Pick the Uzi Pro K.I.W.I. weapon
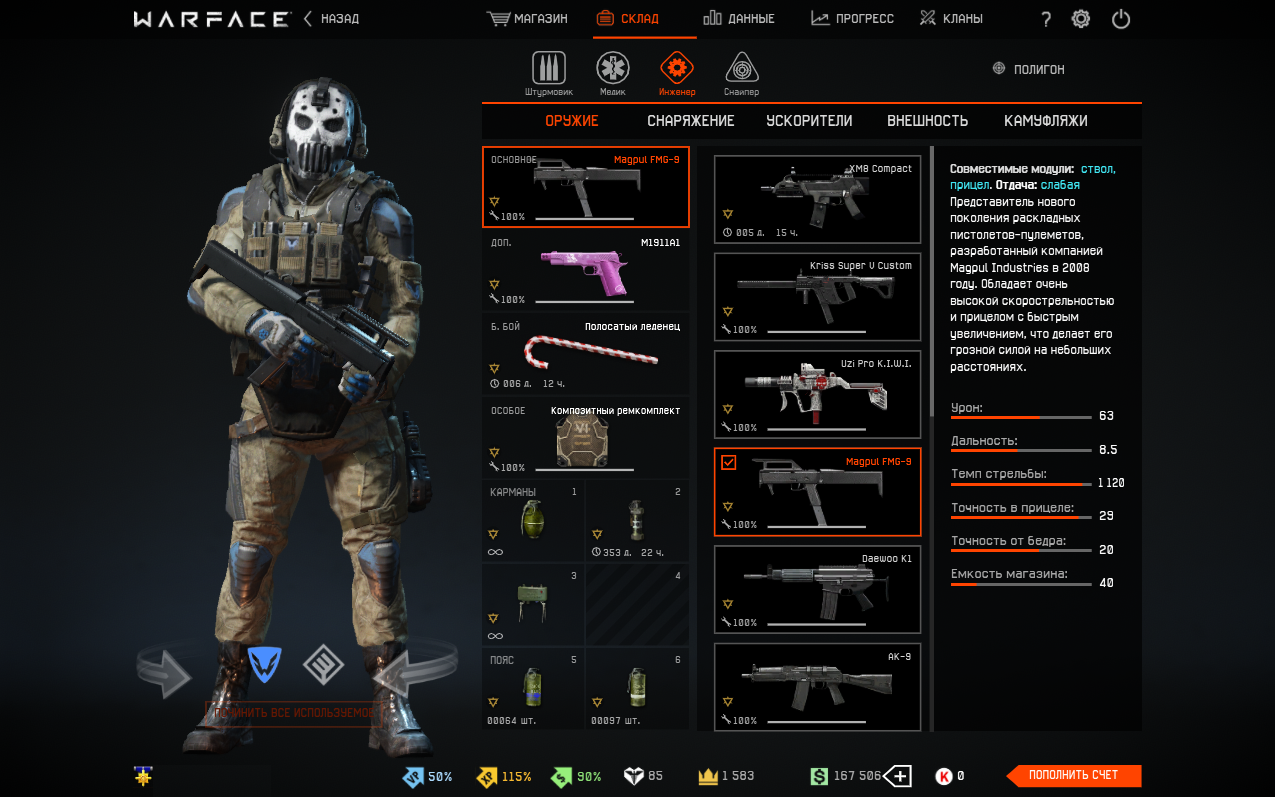 817,394
